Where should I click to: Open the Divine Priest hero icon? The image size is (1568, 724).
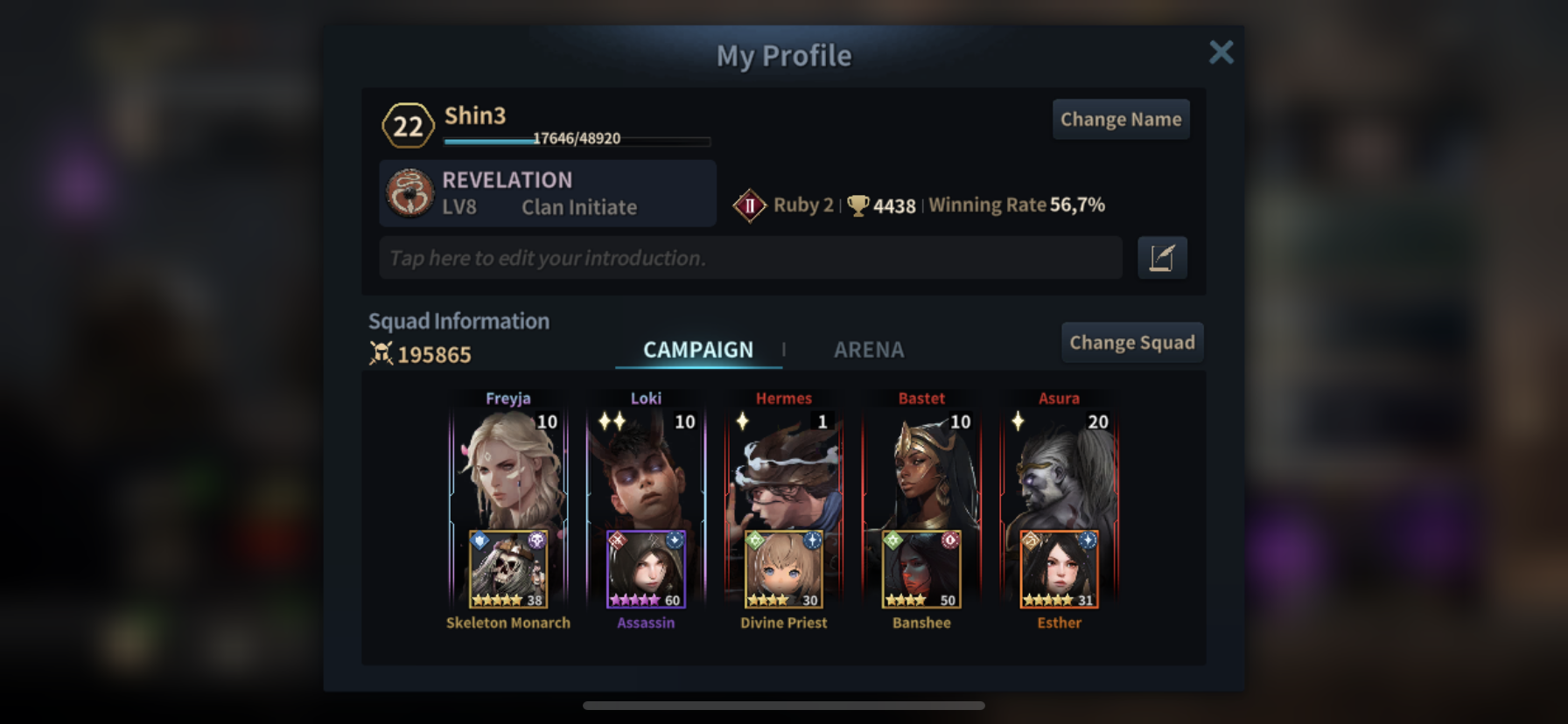click(783, 569)
